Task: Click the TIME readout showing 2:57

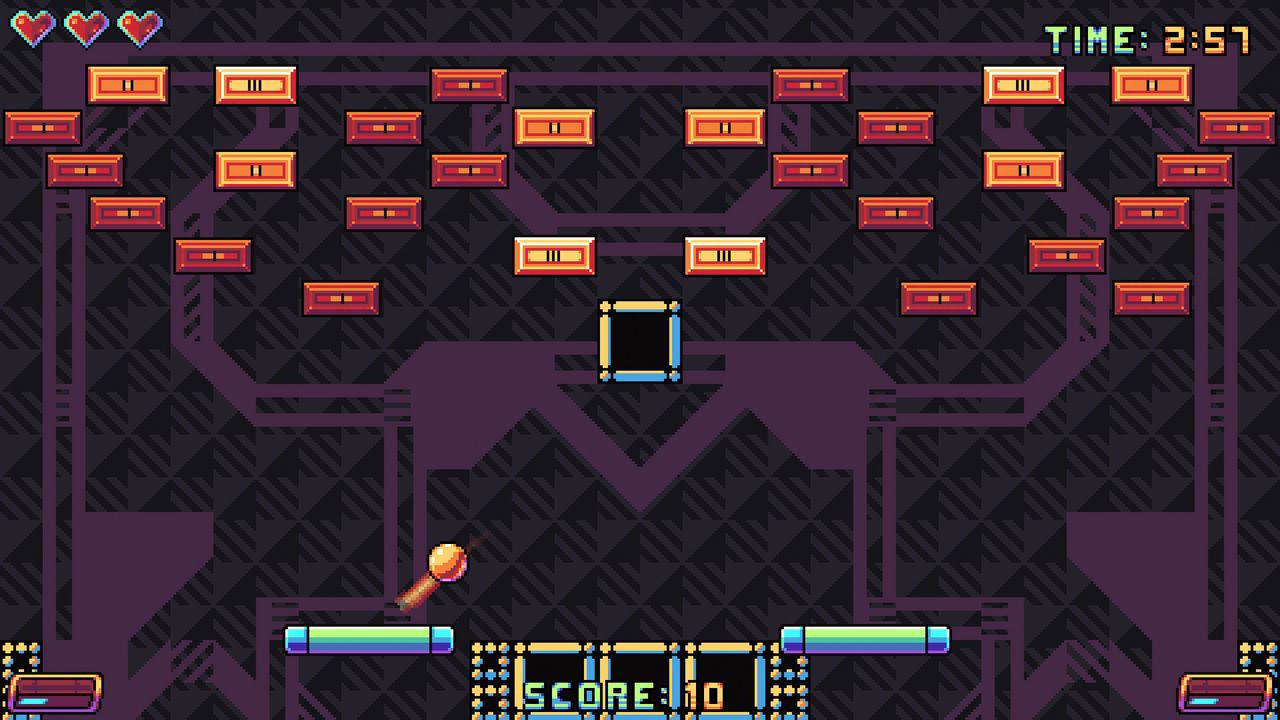Action: pyautogui.click(x=1145, y=40)
